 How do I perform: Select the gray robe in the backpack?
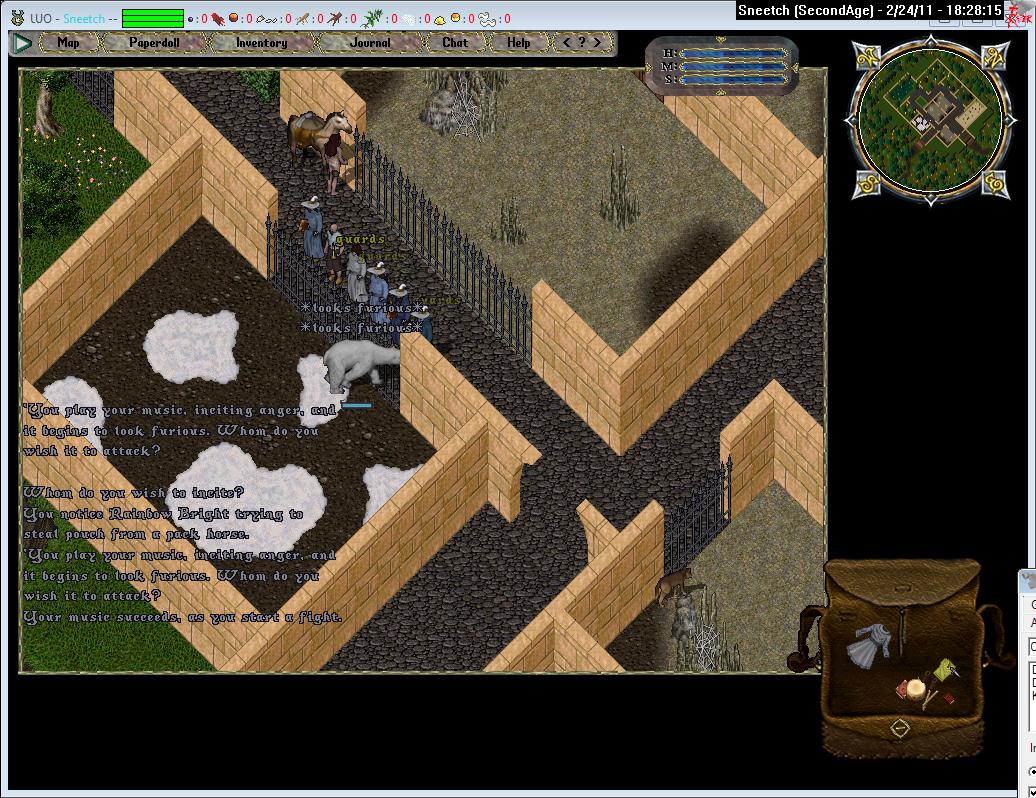[x=866, y=646]
